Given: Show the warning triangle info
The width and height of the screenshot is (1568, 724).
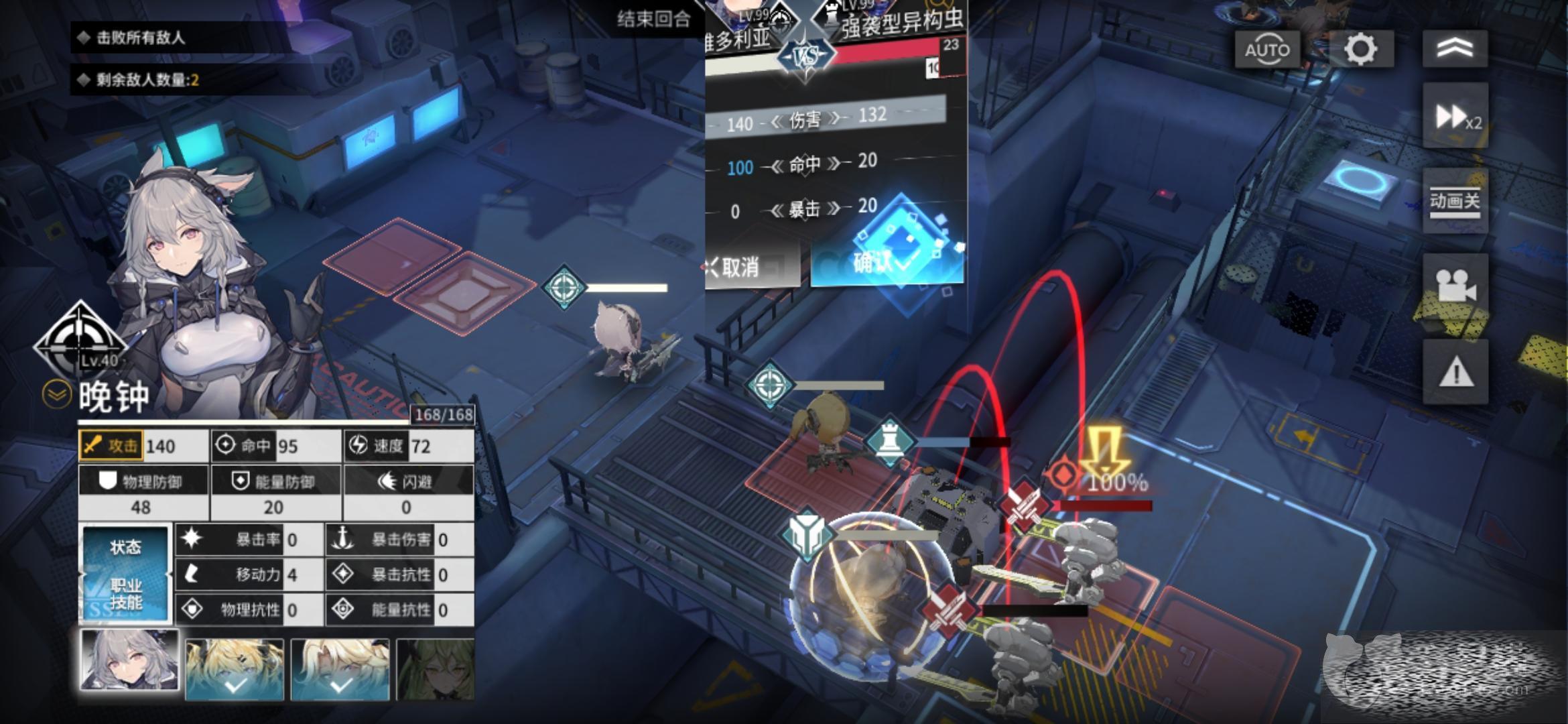Looking at the screenshot, I should (x=1455, y=371).
